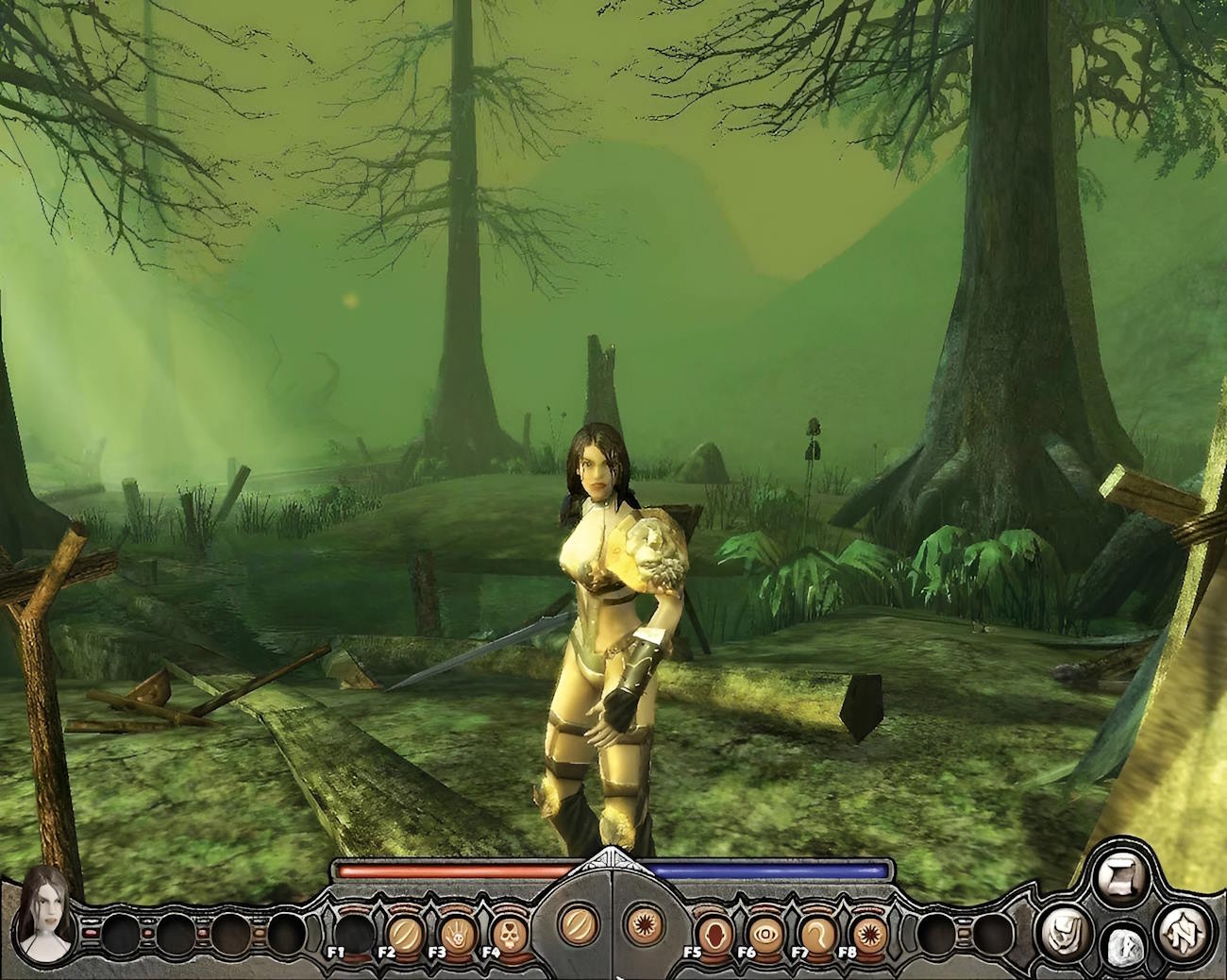Use the F4 skull skill
The image size is (1227, 980).
[x=510, y=933]
